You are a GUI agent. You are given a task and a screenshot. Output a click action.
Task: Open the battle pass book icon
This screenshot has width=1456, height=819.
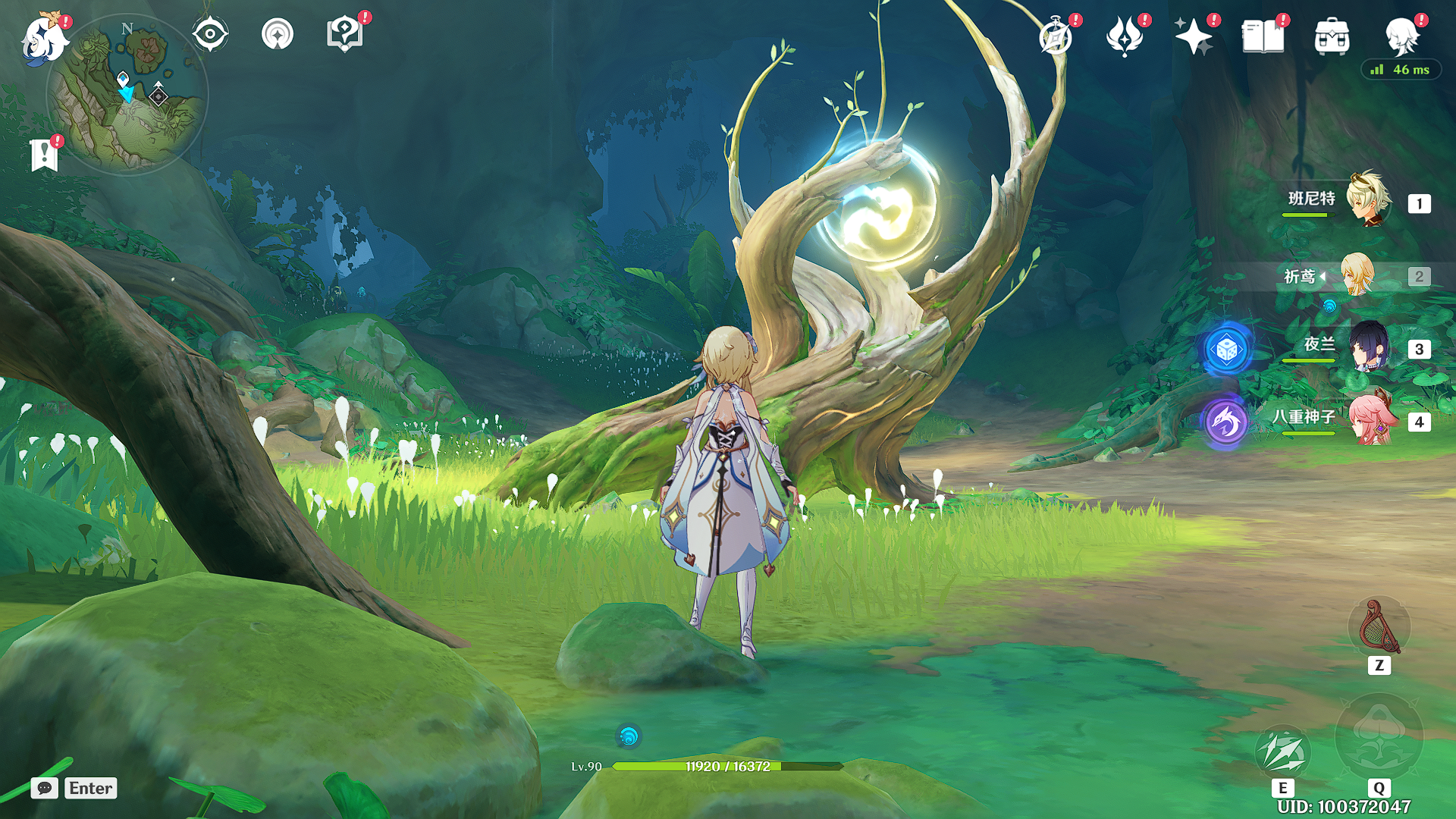pyautogui.click(x=1263, y=36)
